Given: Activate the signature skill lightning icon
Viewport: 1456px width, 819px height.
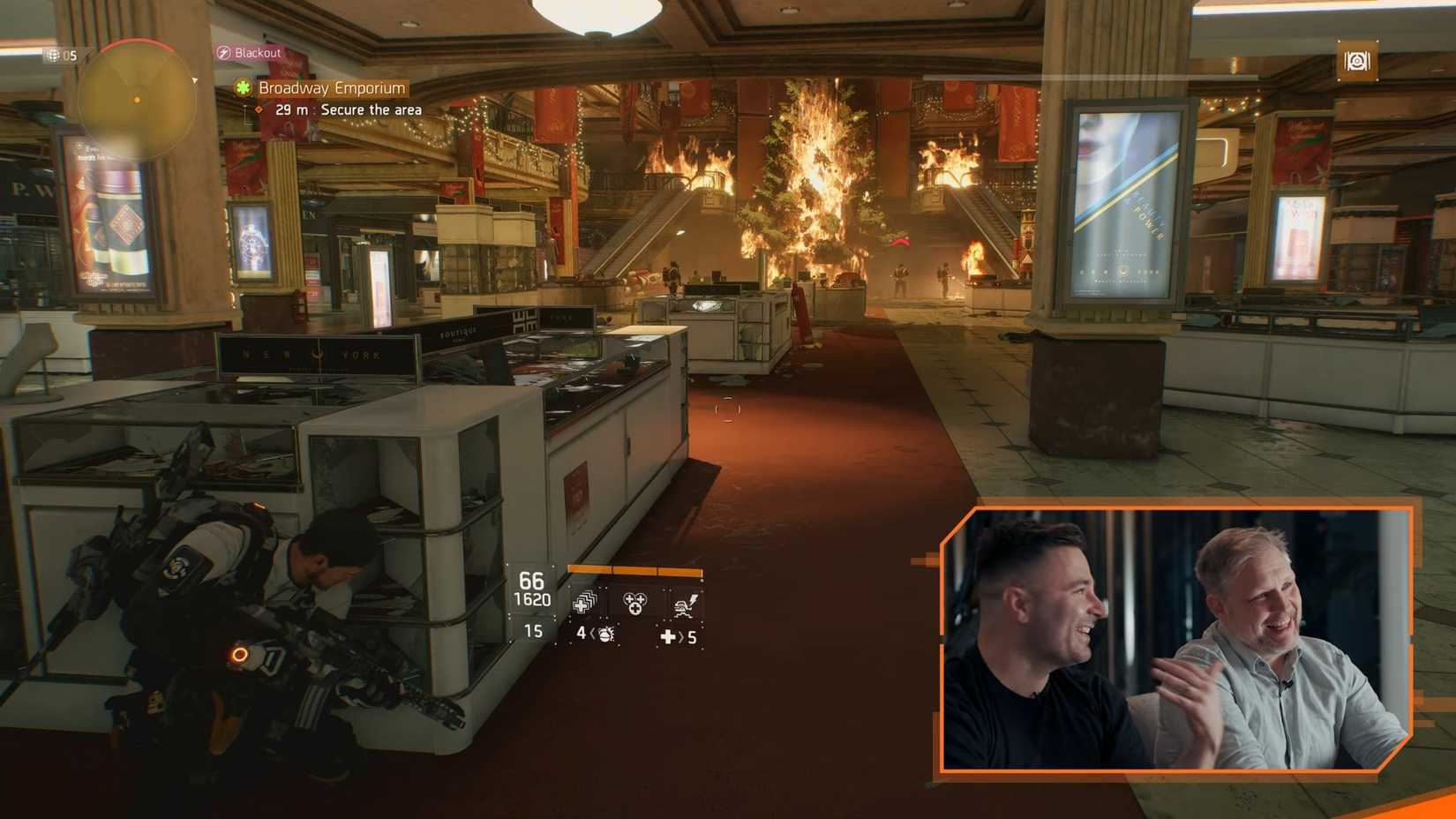Looking at the screenshot, I should tap(685, 605).
